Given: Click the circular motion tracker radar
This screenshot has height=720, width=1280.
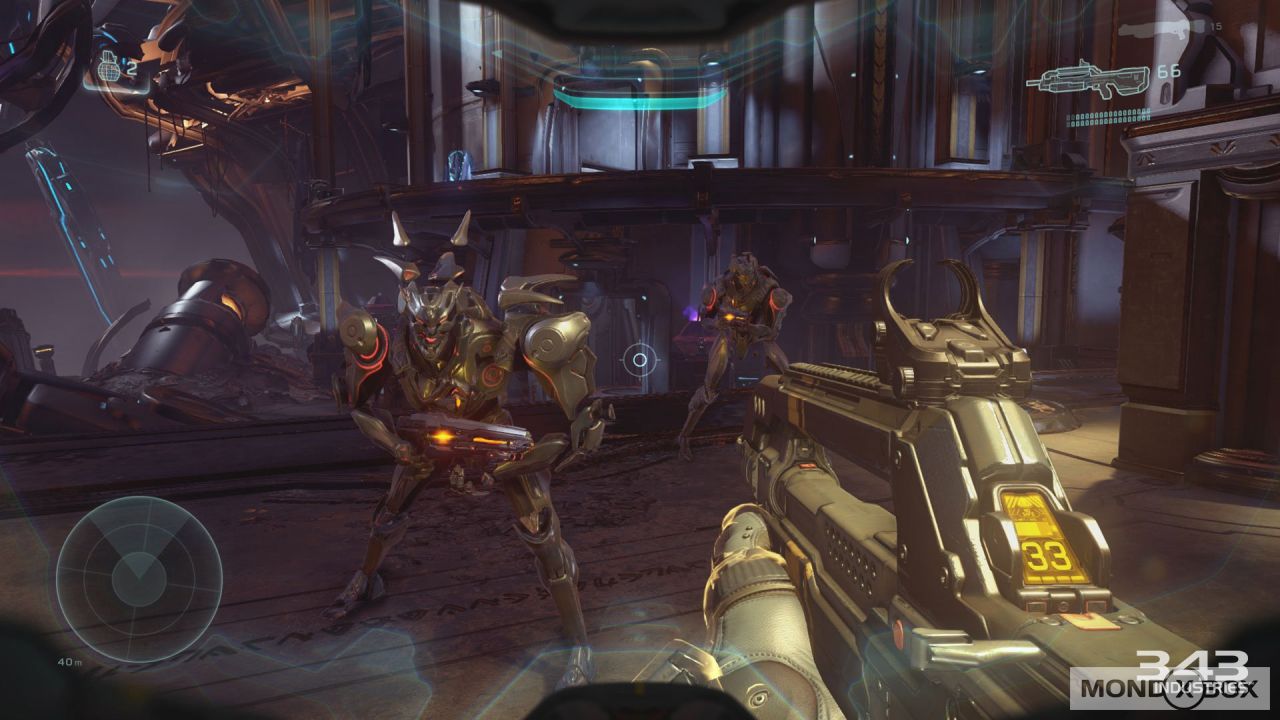Looking at the screenshot, I should pos(138,578).
